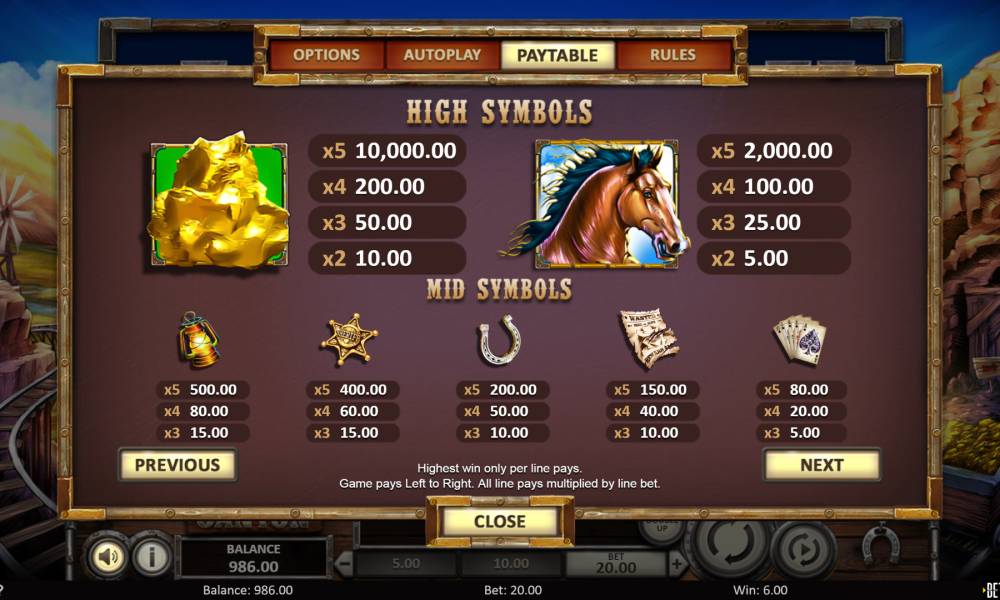Go to the previous paytable page
Image resolution: width=1000 pixels, height=600 pixels.
point(177,465)
